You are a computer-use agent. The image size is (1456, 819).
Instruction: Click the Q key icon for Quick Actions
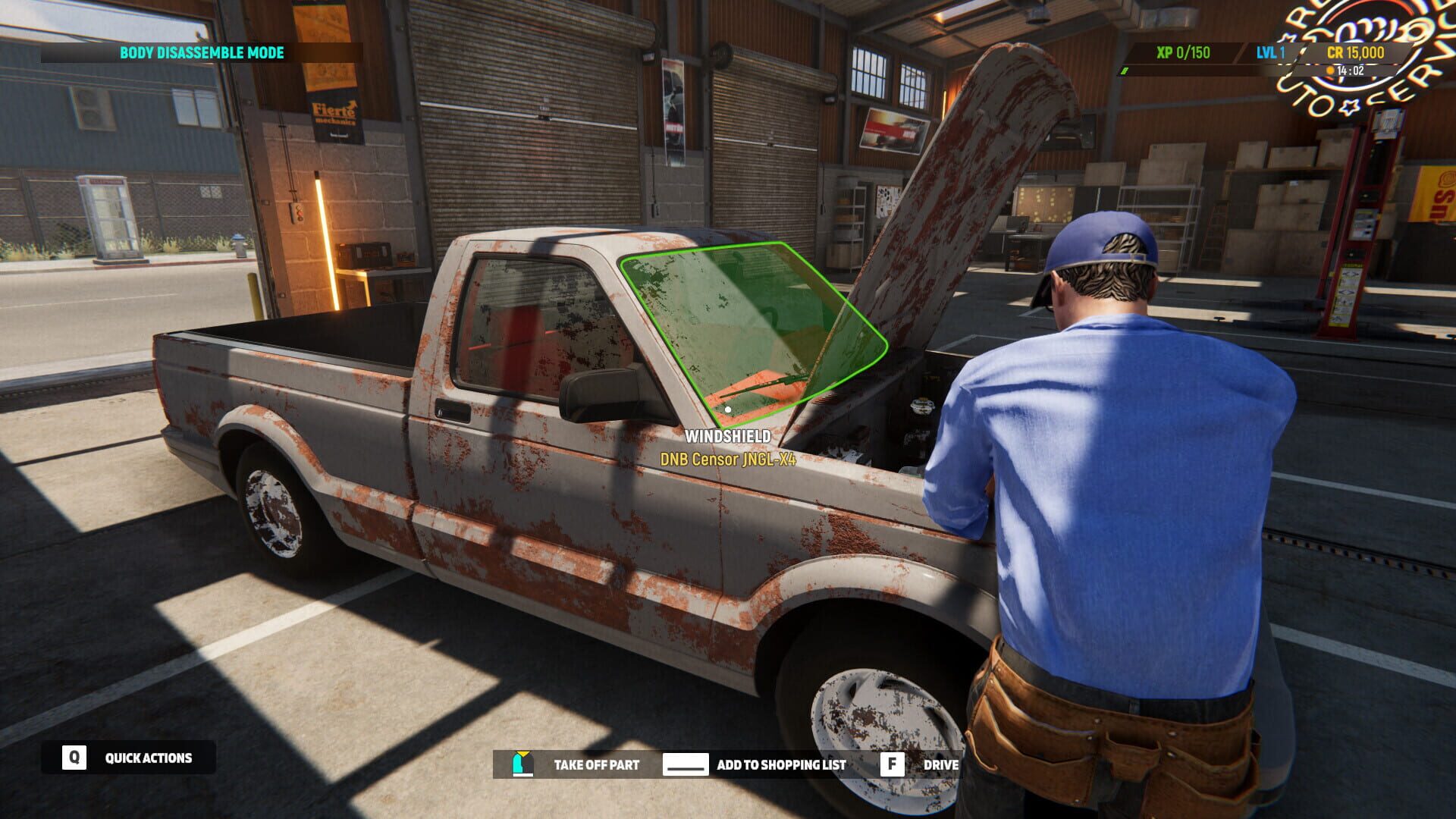click(x=74, y=756)
